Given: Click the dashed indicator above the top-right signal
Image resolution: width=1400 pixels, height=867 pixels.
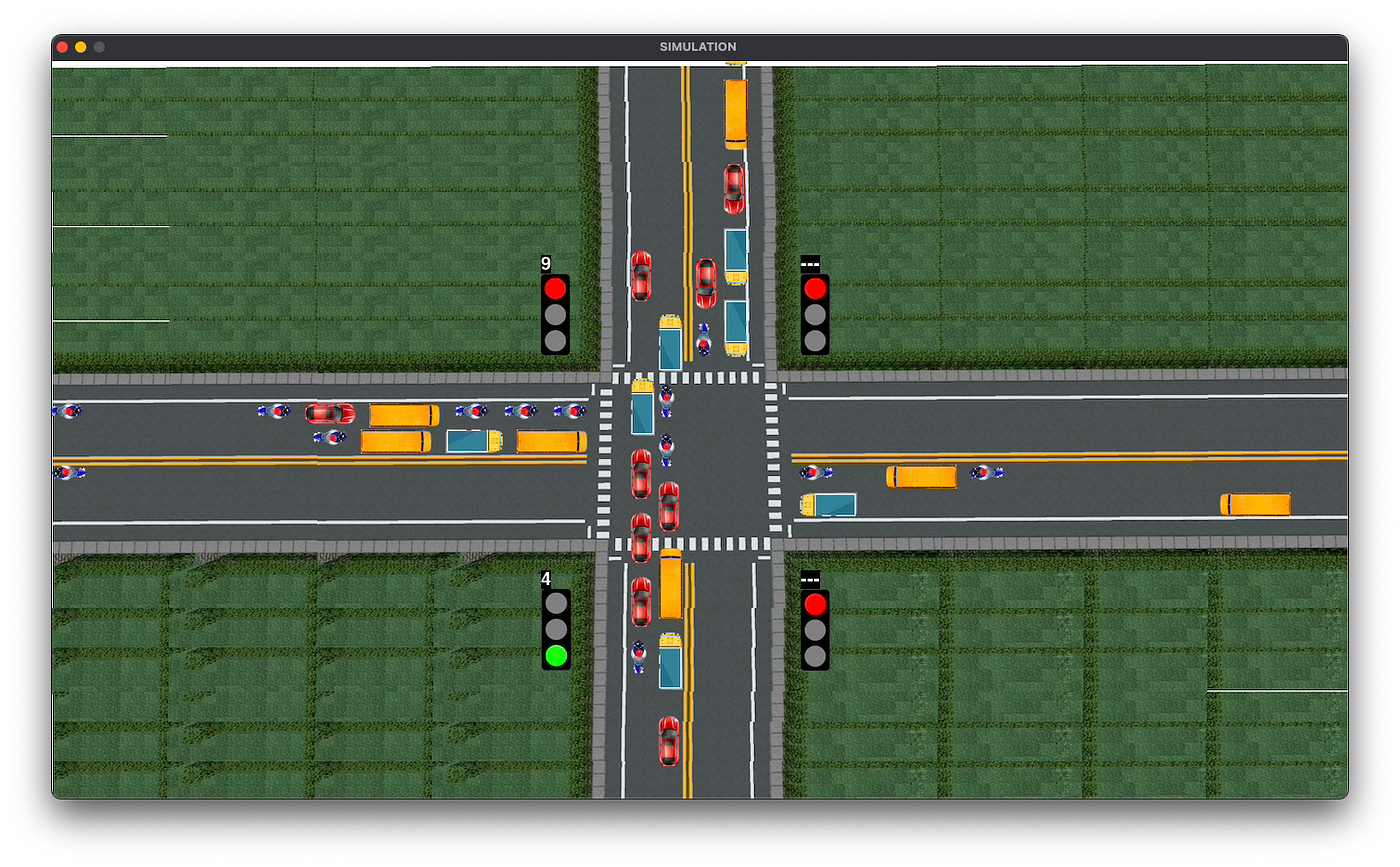Looking at the screenshot, I should [812, 263].
